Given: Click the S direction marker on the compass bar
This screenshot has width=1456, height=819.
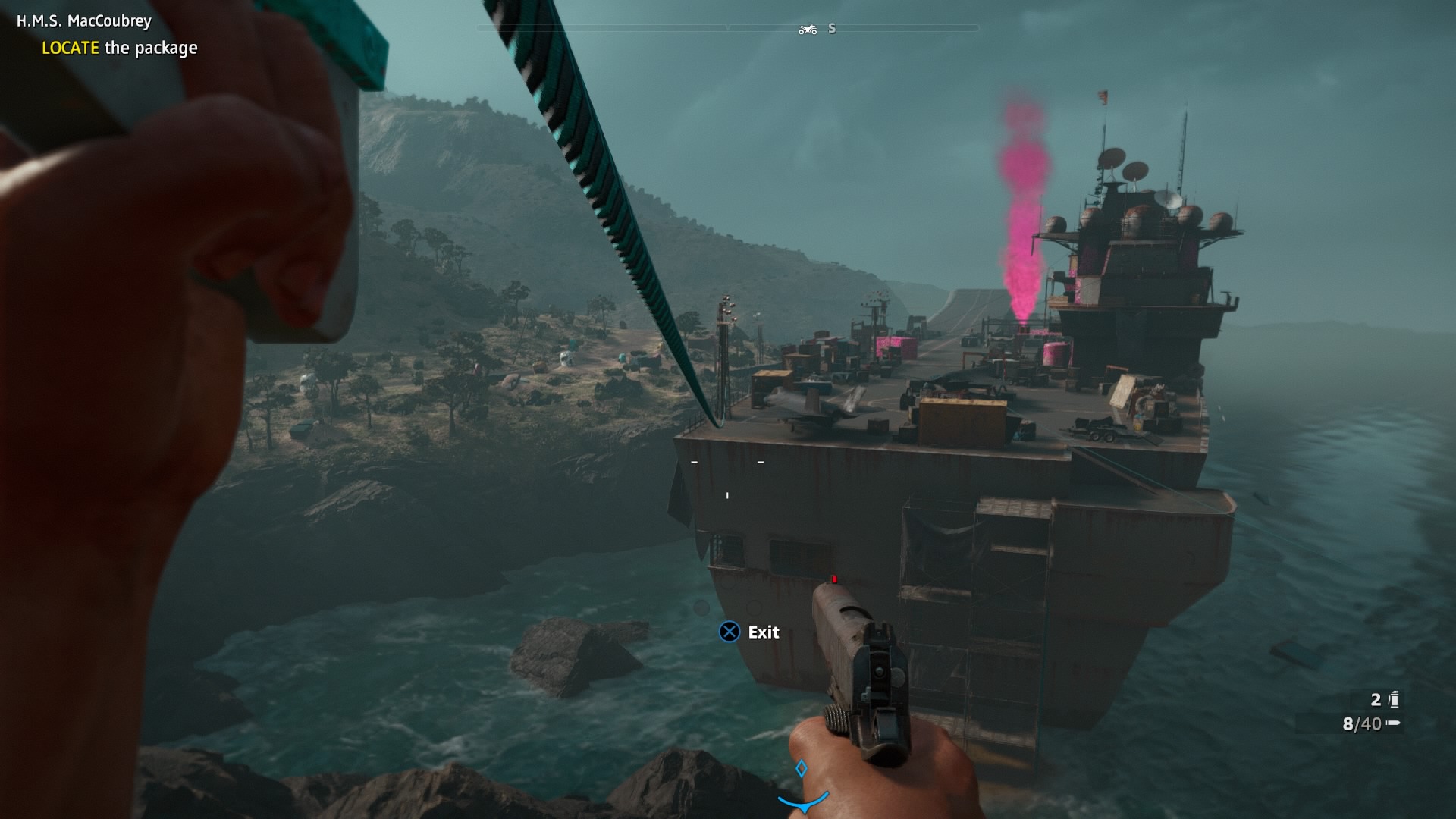Looking at the screenshot, I should click(832, 29).
